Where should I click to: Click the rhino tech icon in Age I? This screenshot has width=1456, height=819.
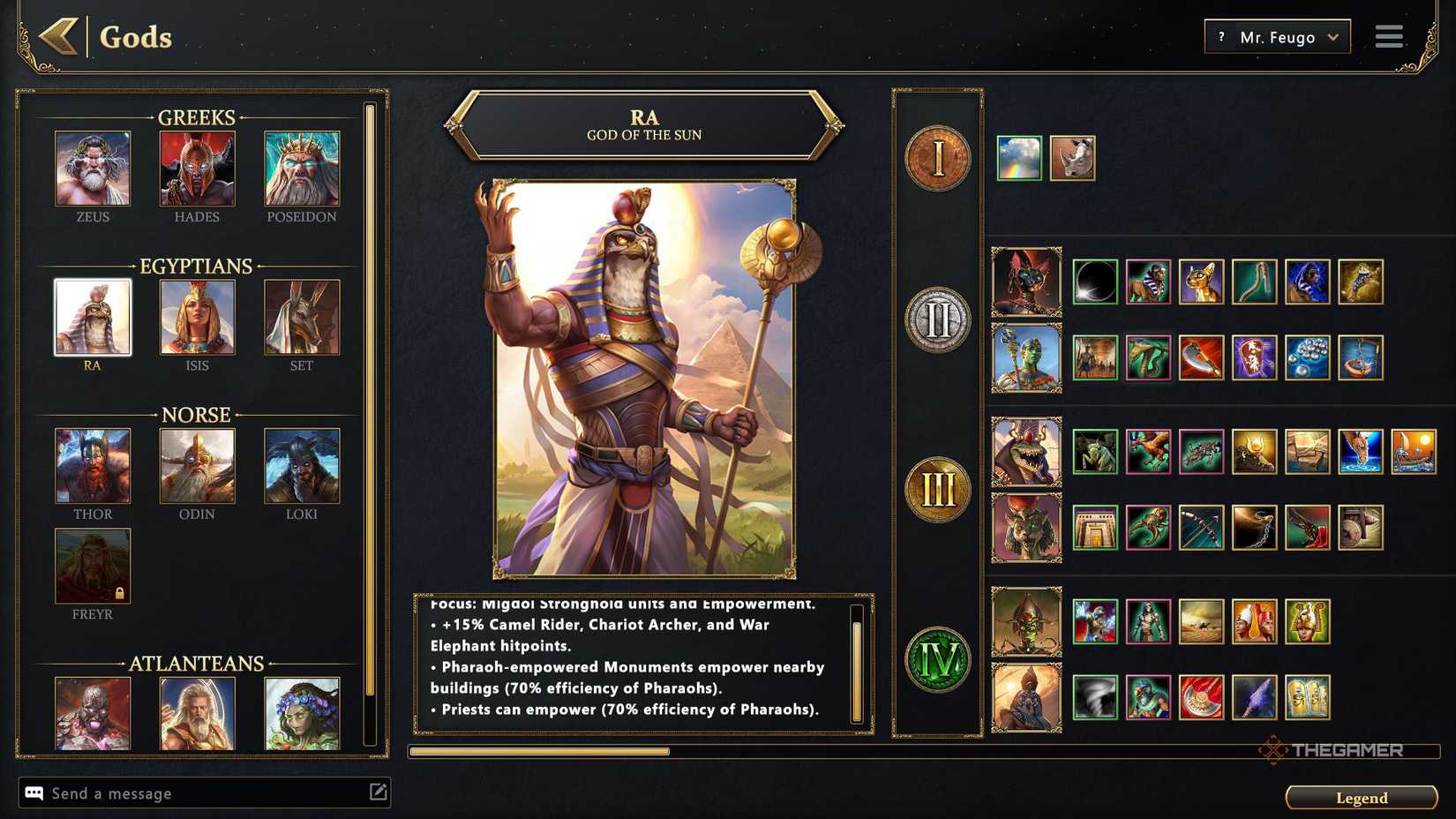coord(1072,157)
